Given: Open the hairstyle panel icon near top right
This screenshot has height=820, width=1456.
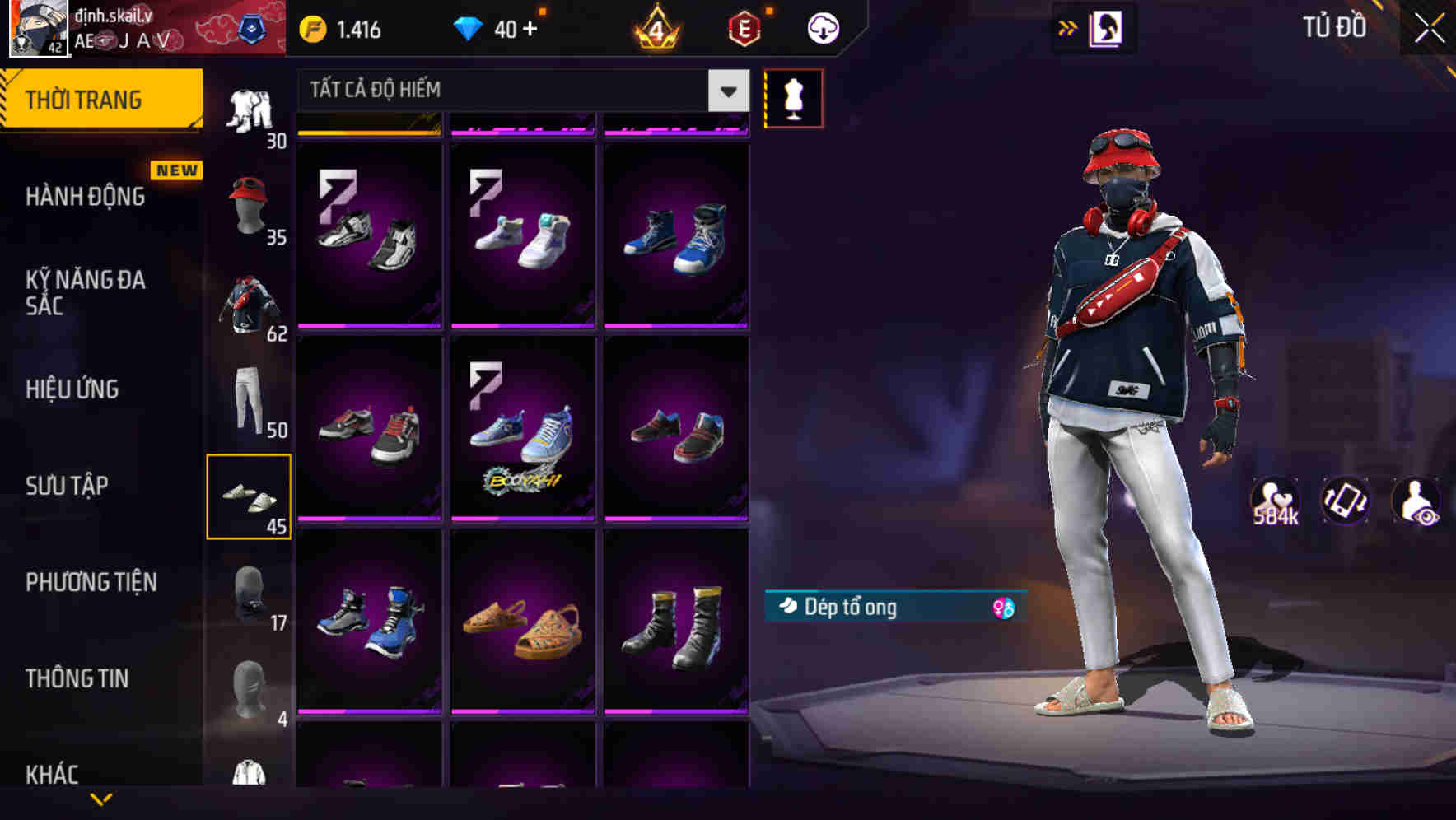Looking at the screenshot, I should pos(1107,27).
